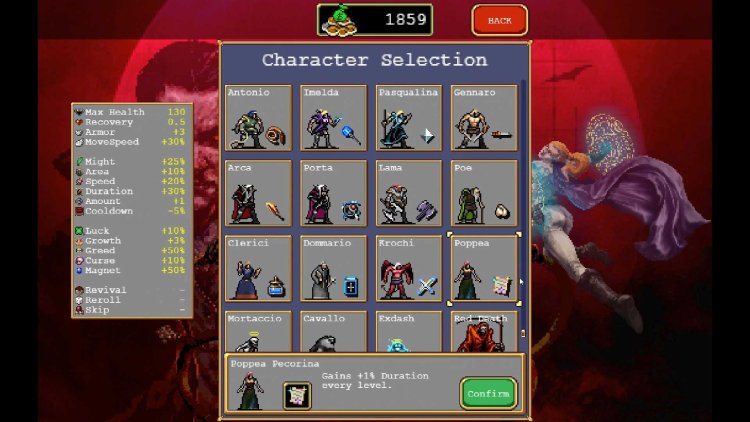Pick Lama as your character

pos(409,193)
